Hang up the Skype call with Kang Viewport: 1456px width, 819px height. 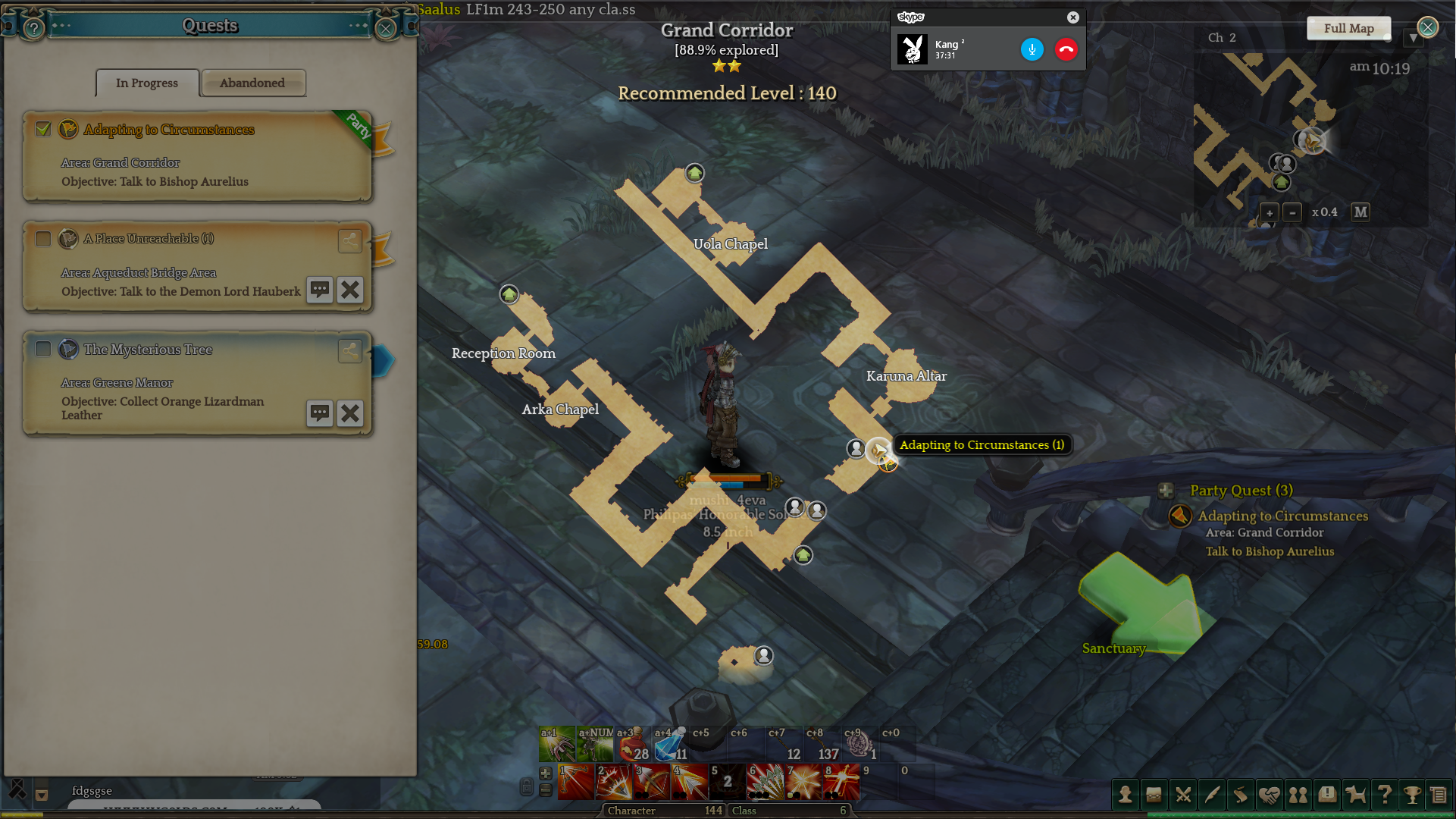[1066, 49]
